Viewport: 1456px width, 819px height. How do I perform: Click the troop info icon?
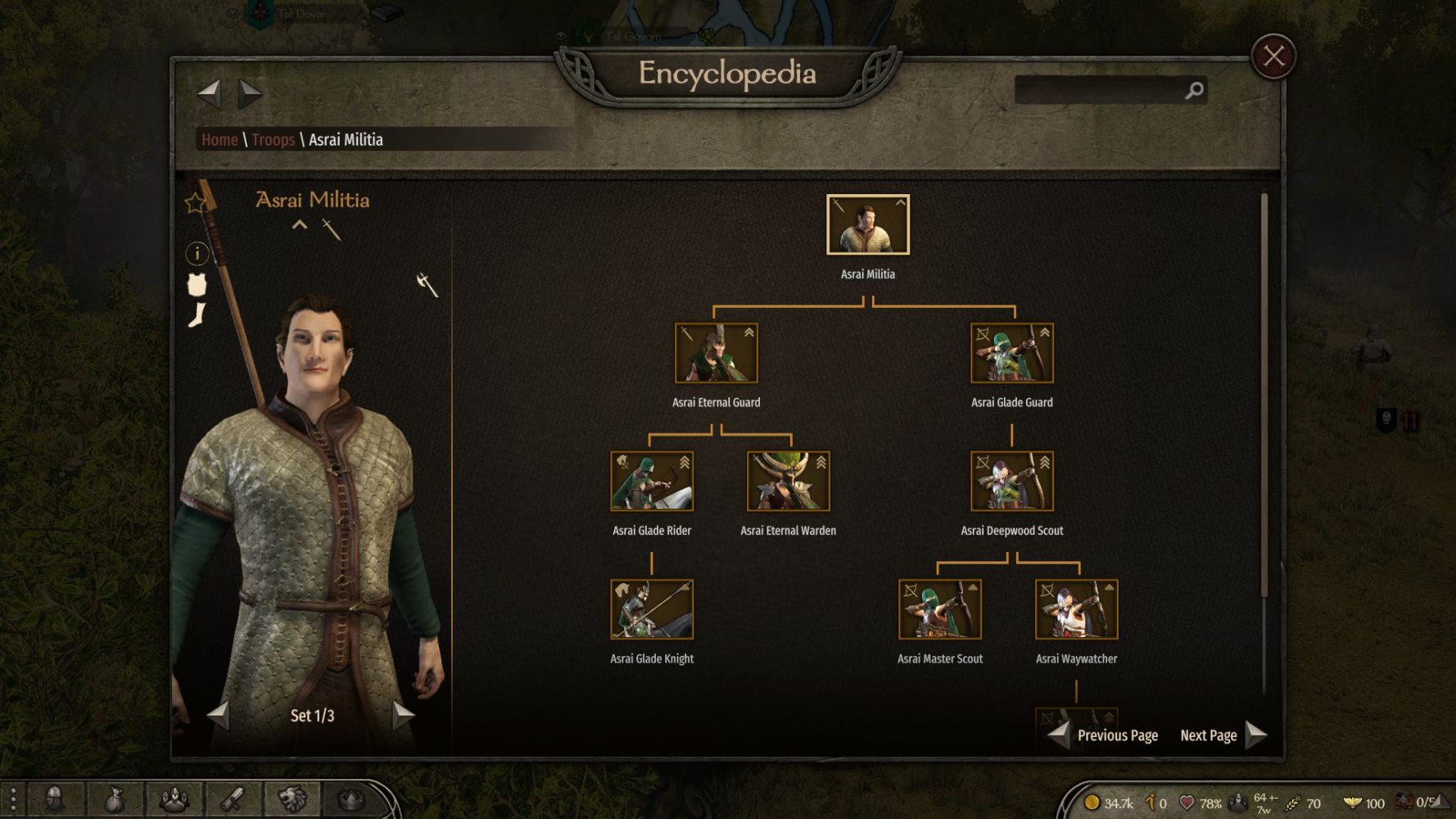(x=197, y=254)
